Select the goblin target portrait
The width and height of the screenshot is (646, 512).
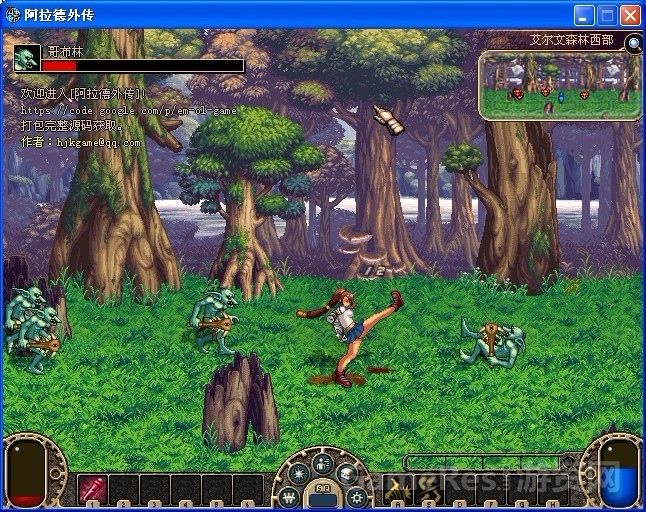tap(27, 57)
